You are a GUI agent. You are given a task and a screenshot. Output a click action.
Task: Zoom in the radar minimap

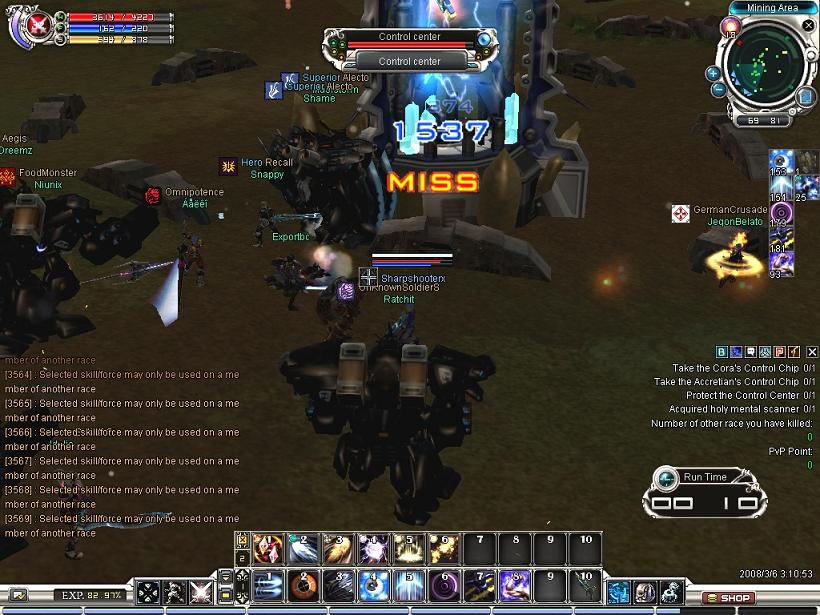(713, 73)
